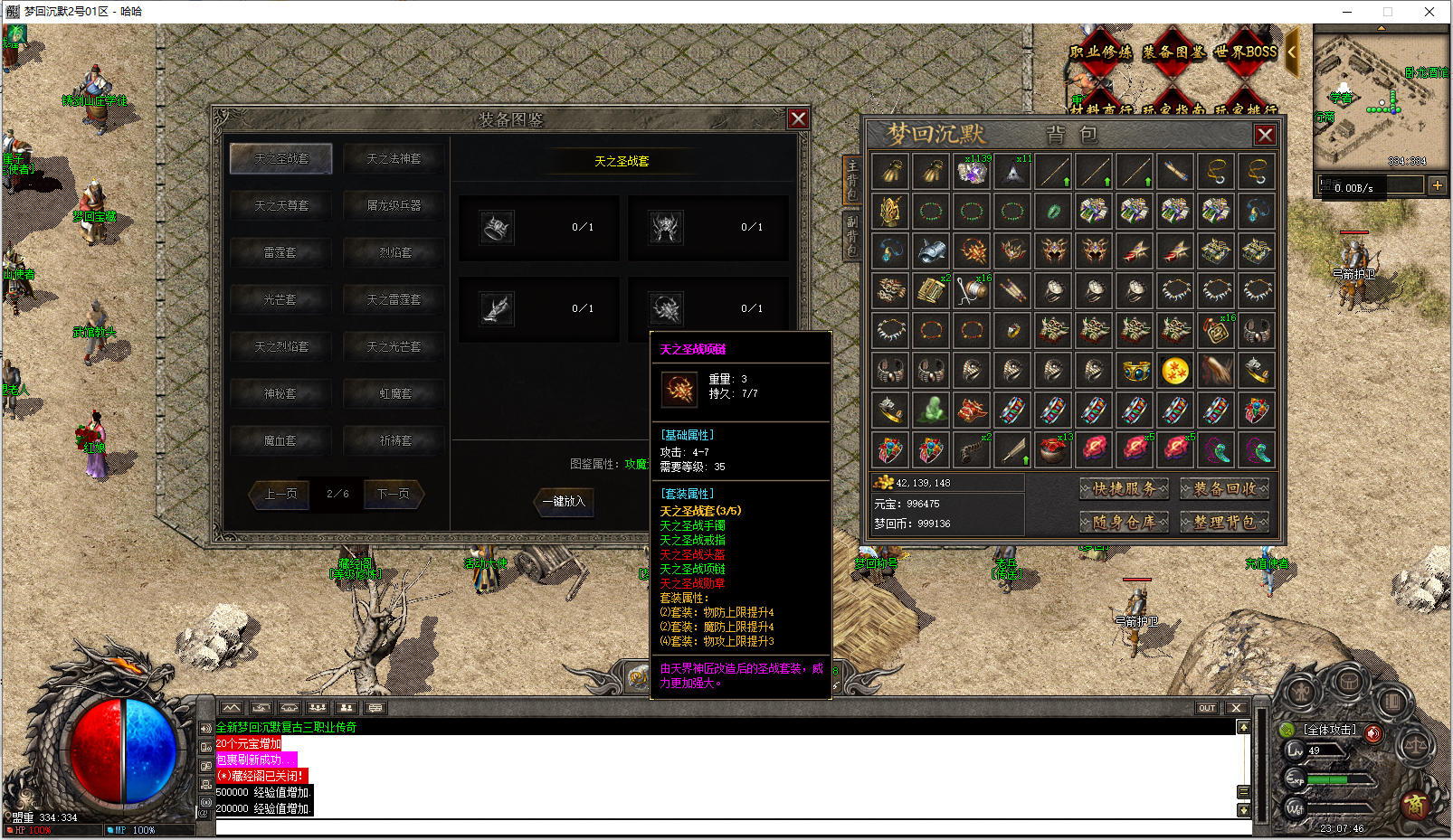The height and width of the screenshot is (840, 1453).
Task: Select the 虹魔套 set category
Action: (394, 393)
